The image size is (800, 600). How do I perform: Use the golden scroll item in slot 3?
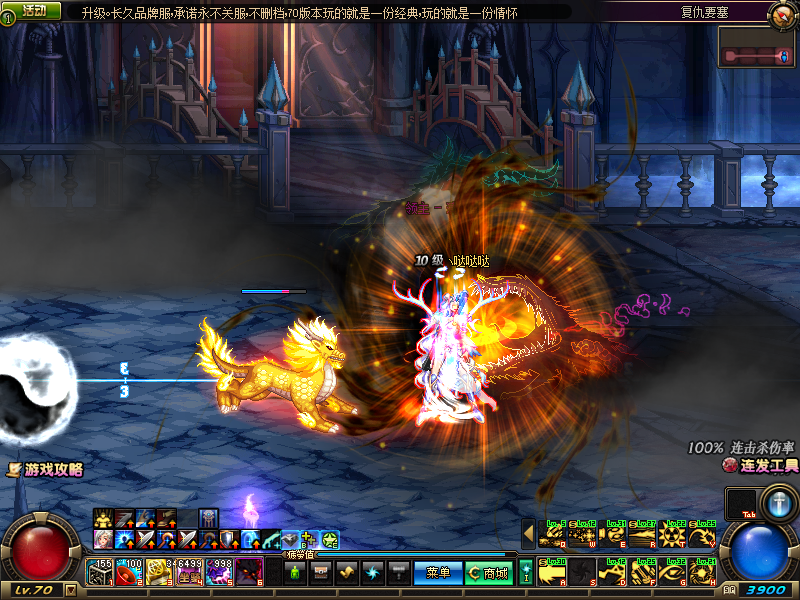pos(158,572)
